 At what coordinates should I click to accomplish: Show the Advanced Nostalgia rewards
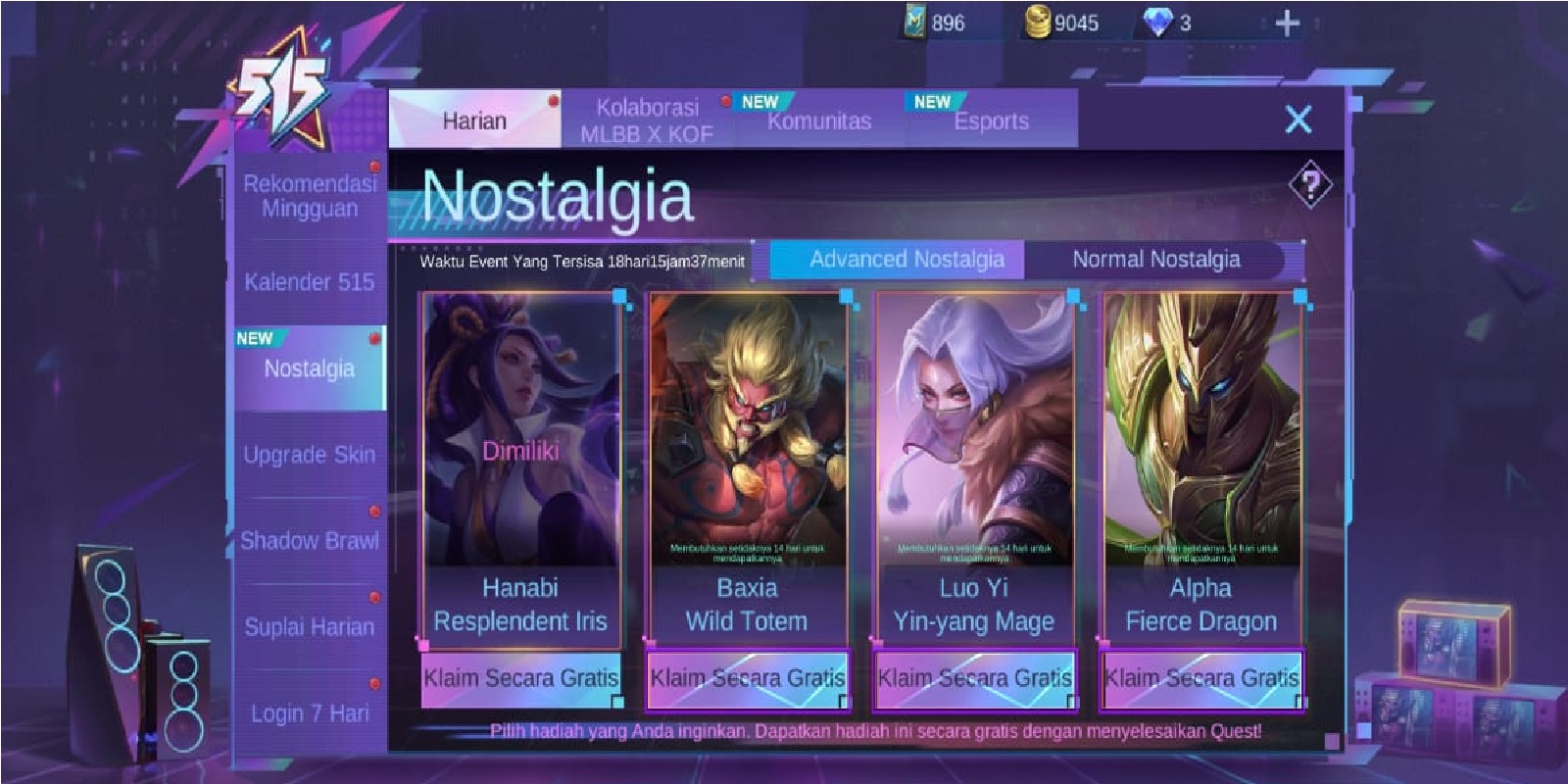pyautogui.click(x=906, y=260)
